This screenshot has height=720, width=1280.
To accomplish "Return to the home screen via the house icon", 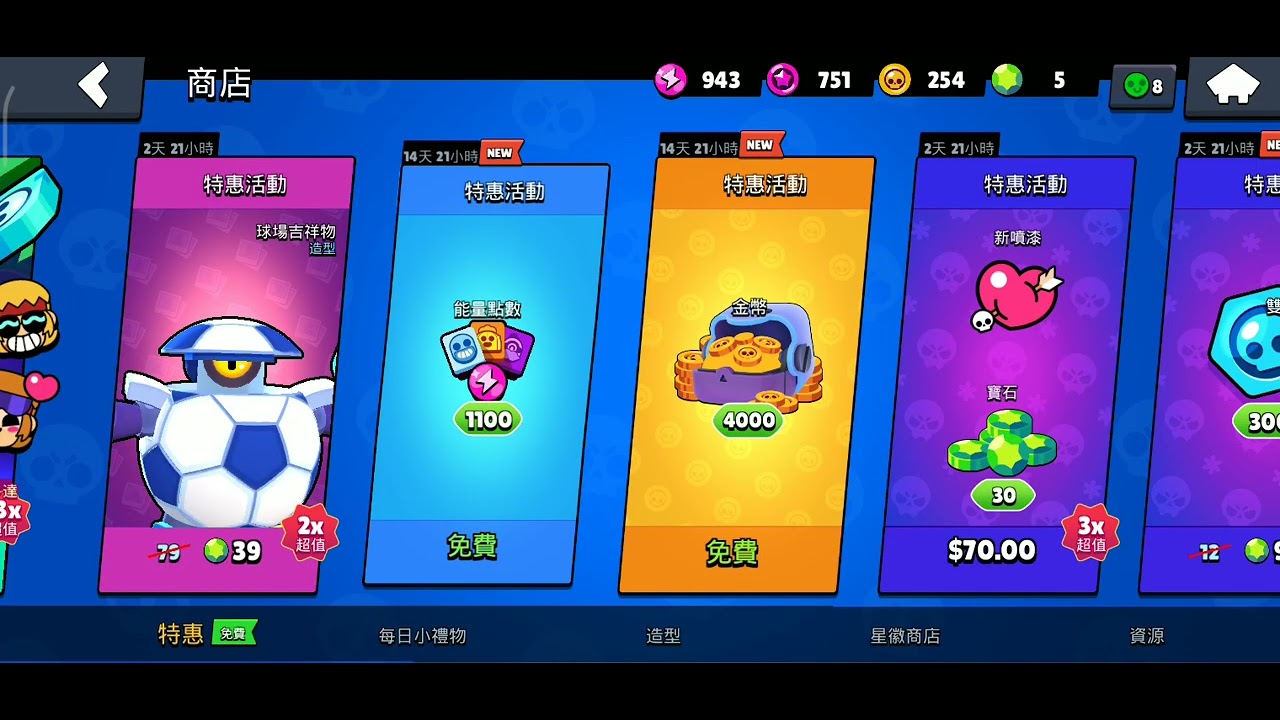I will point(1232,86).
